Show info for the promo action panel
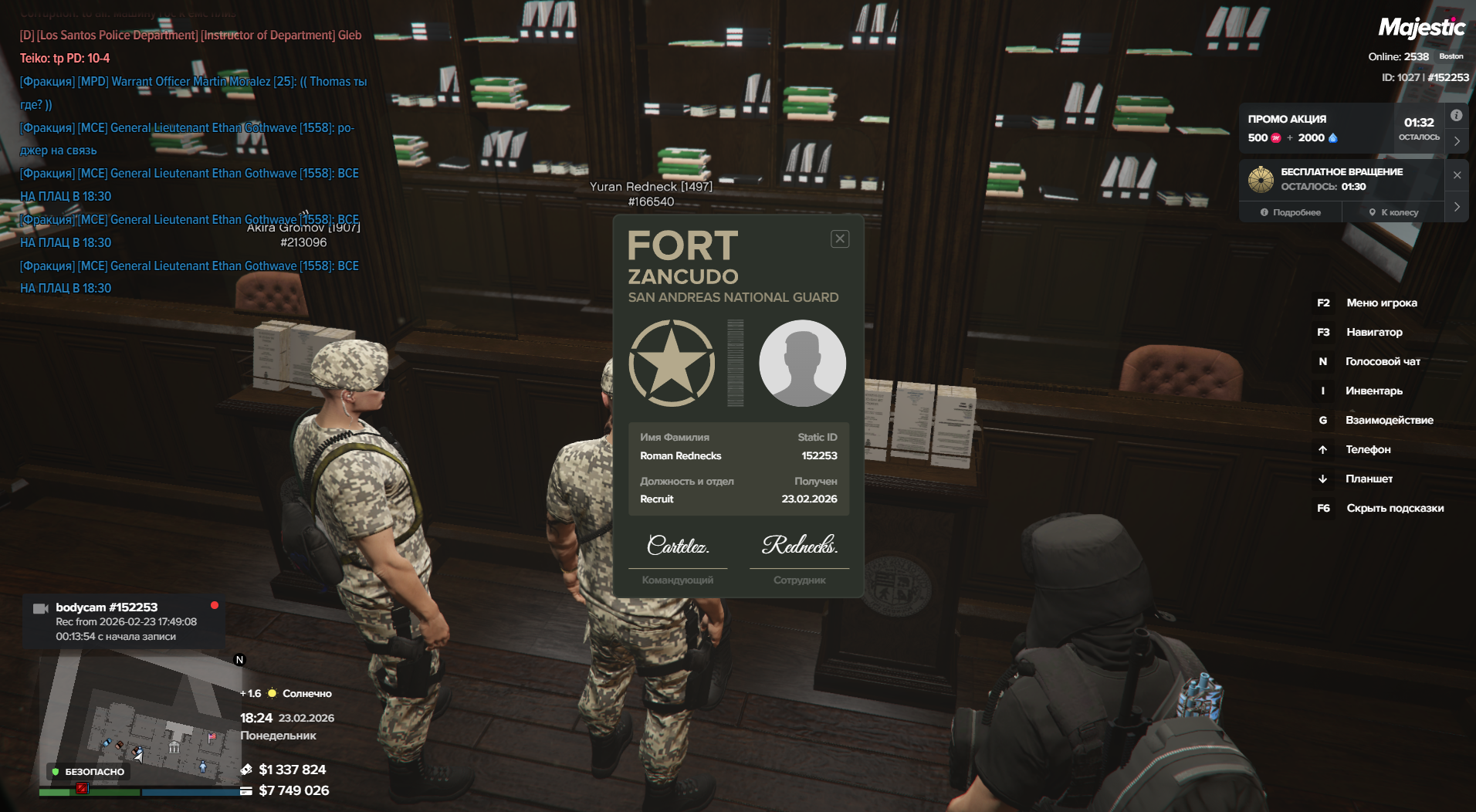1476x812 pixels. point(1456,116)
